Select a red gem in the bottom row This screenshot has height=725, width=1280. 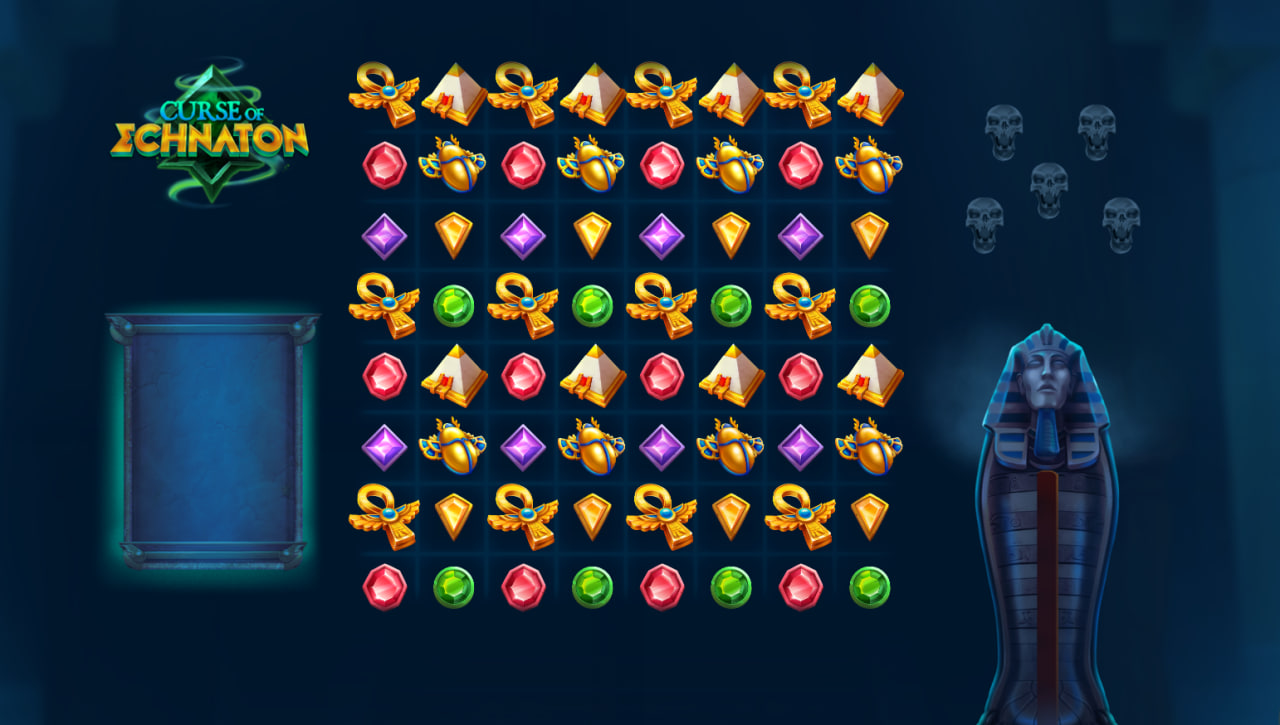(x=382, y=585)
